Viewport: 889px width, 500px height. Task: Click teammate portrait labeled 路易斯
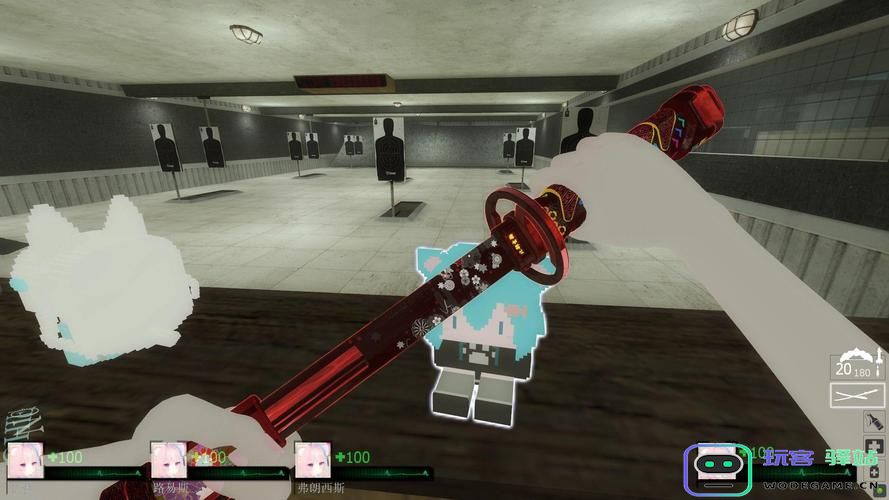coord(168,458)
